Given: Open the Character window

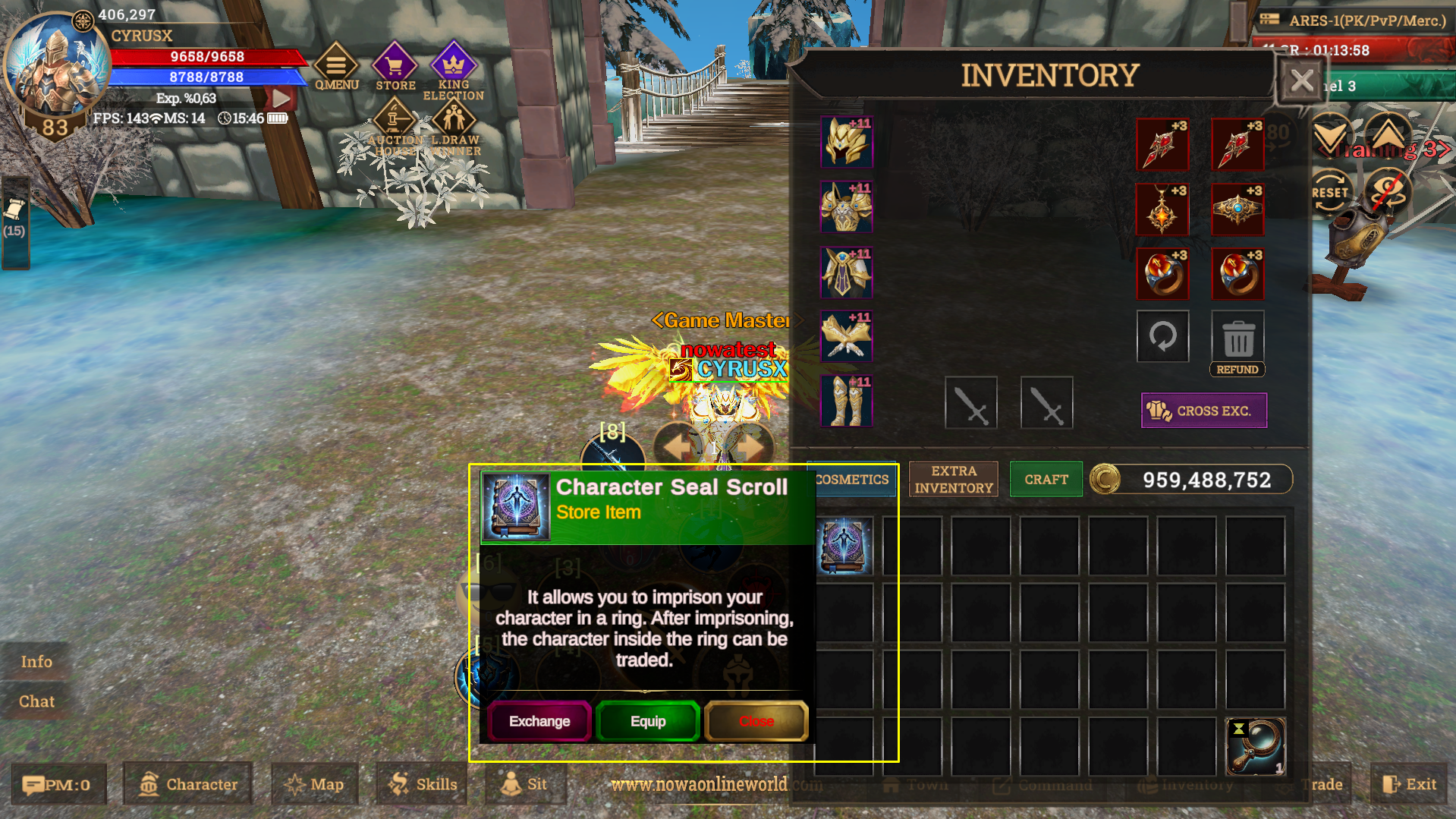Looking at the screenshot, I should 187,784.
